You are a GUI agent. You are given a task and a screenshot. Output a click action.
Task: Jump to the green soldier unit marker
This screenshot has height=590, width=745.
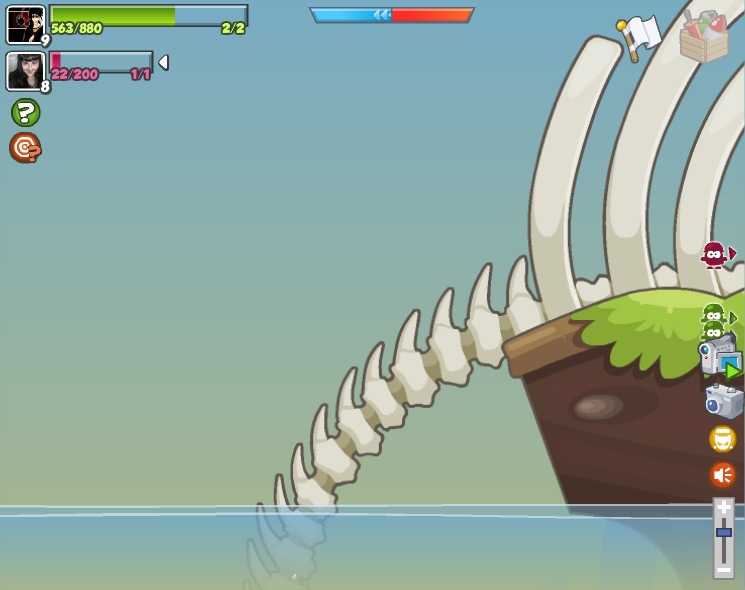click(714, 318)
